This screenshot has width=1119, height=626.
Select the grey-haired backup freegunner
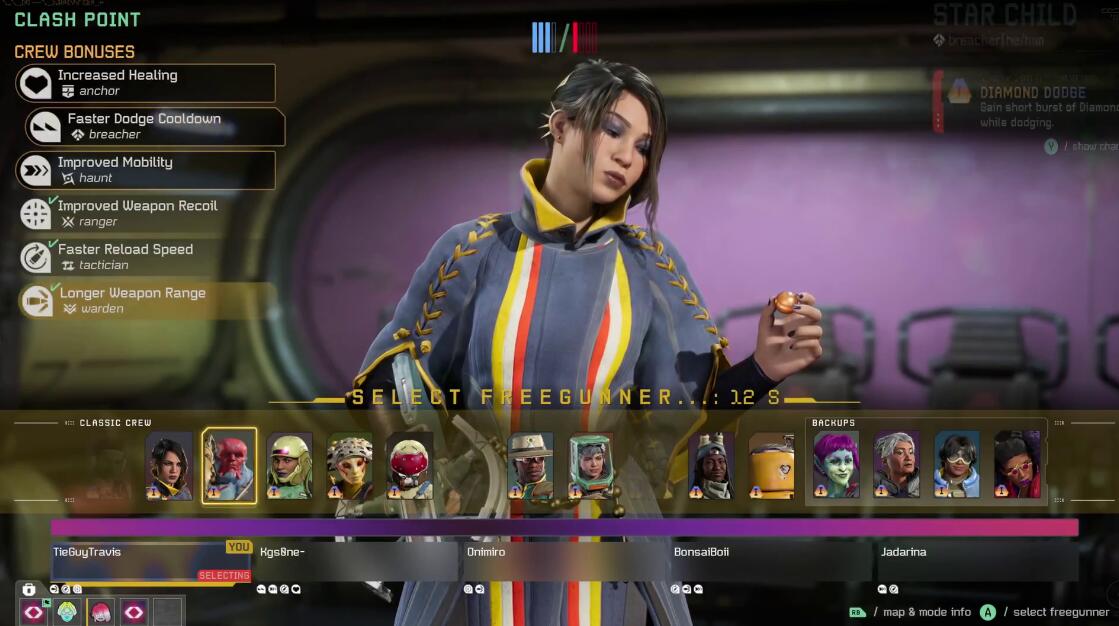click(896, 465)
